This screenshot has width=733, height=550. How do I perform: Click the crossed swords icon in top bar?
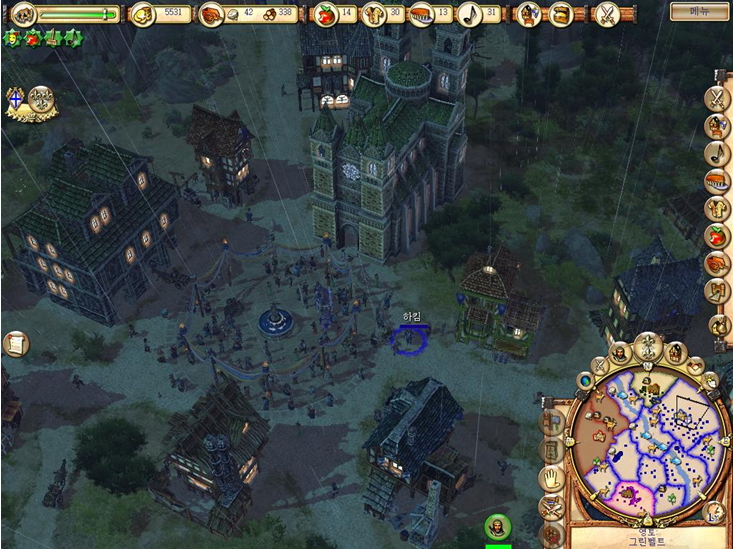click(607, 14)
